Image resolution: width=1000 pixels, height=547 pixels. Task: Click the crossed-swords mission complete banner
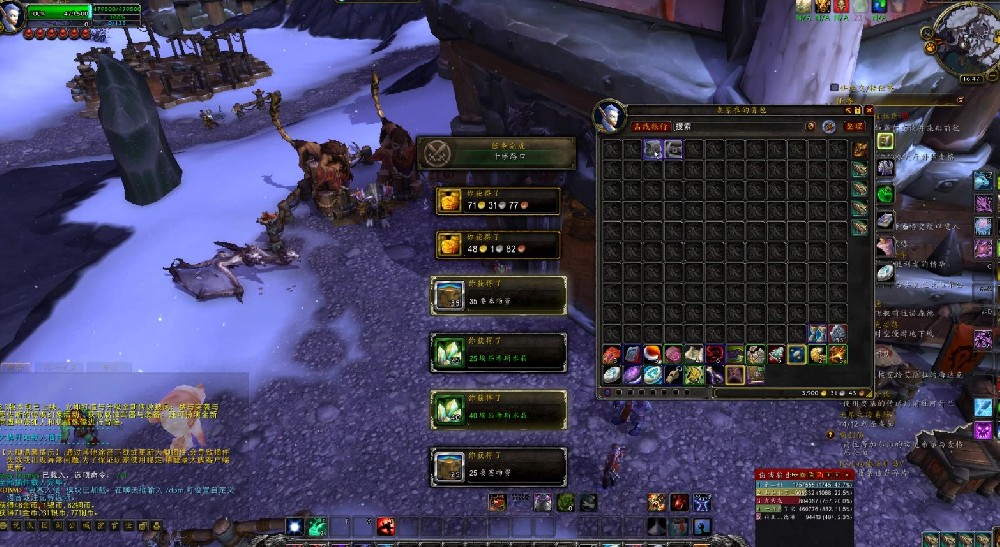point(495,153)
